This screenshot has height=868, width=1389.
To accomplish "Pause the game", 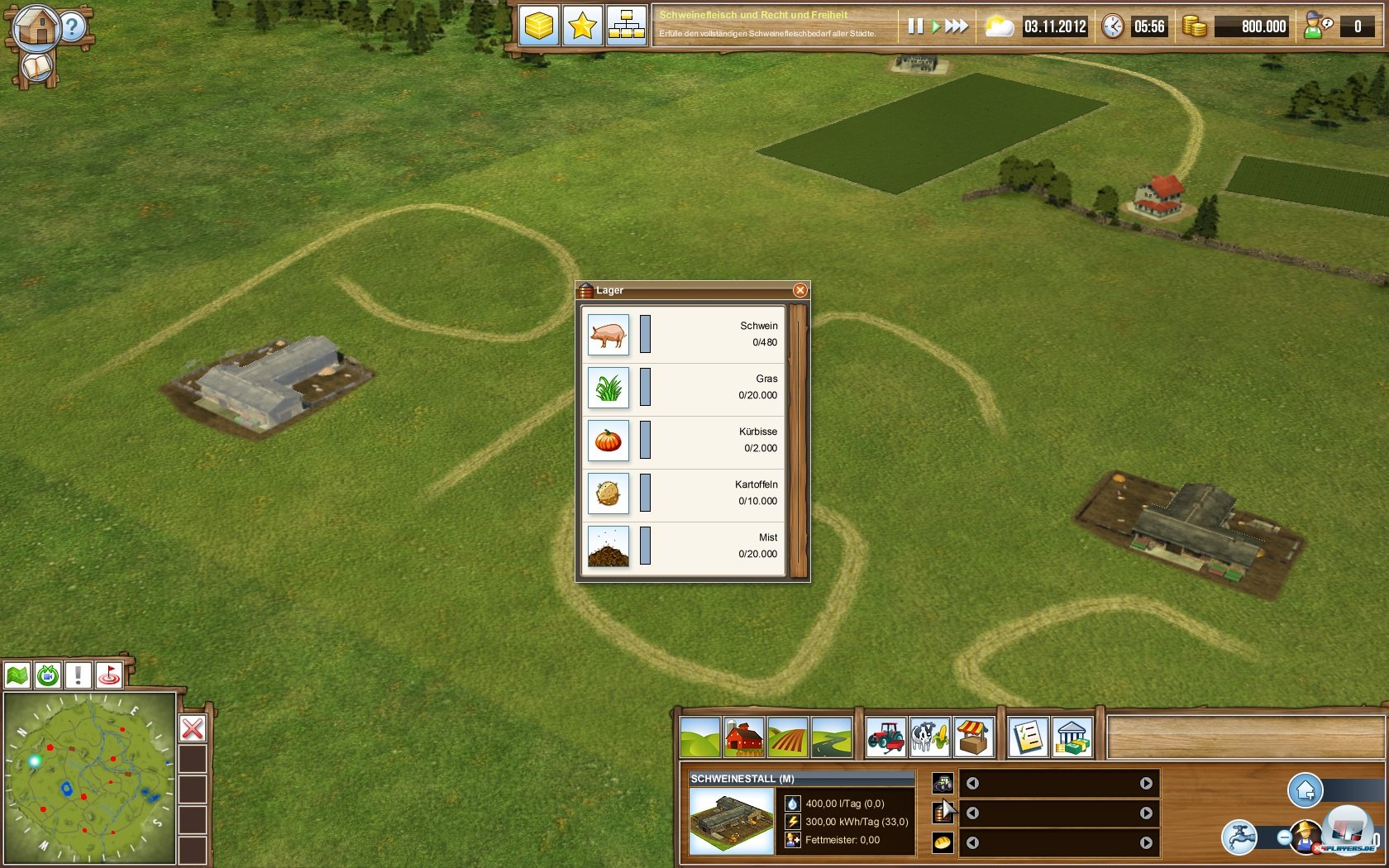I will pos(914,26).
